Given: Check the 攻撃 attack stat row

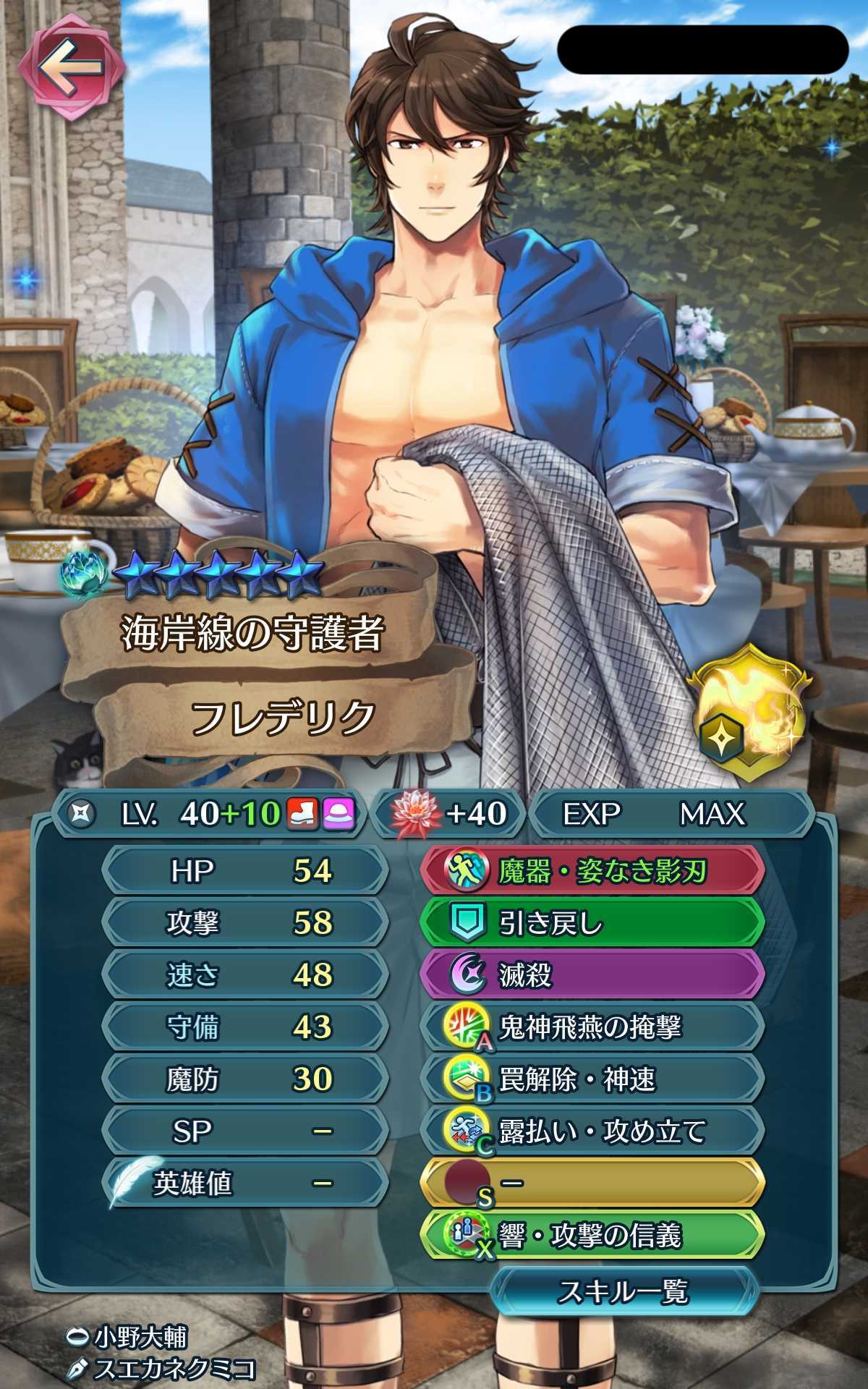Looking at the screenshot, I should click(244, 923).
